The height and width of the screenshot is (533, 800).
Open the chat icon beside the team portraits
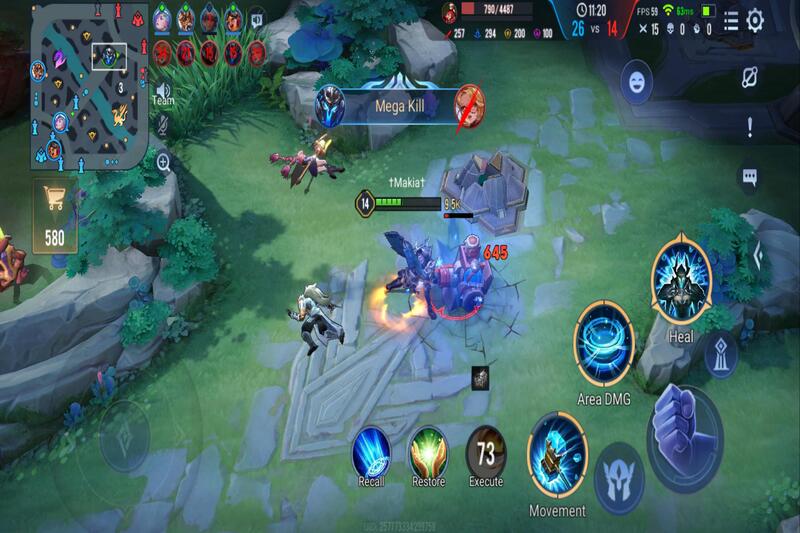pyautogui.click(x=257, y=19)
